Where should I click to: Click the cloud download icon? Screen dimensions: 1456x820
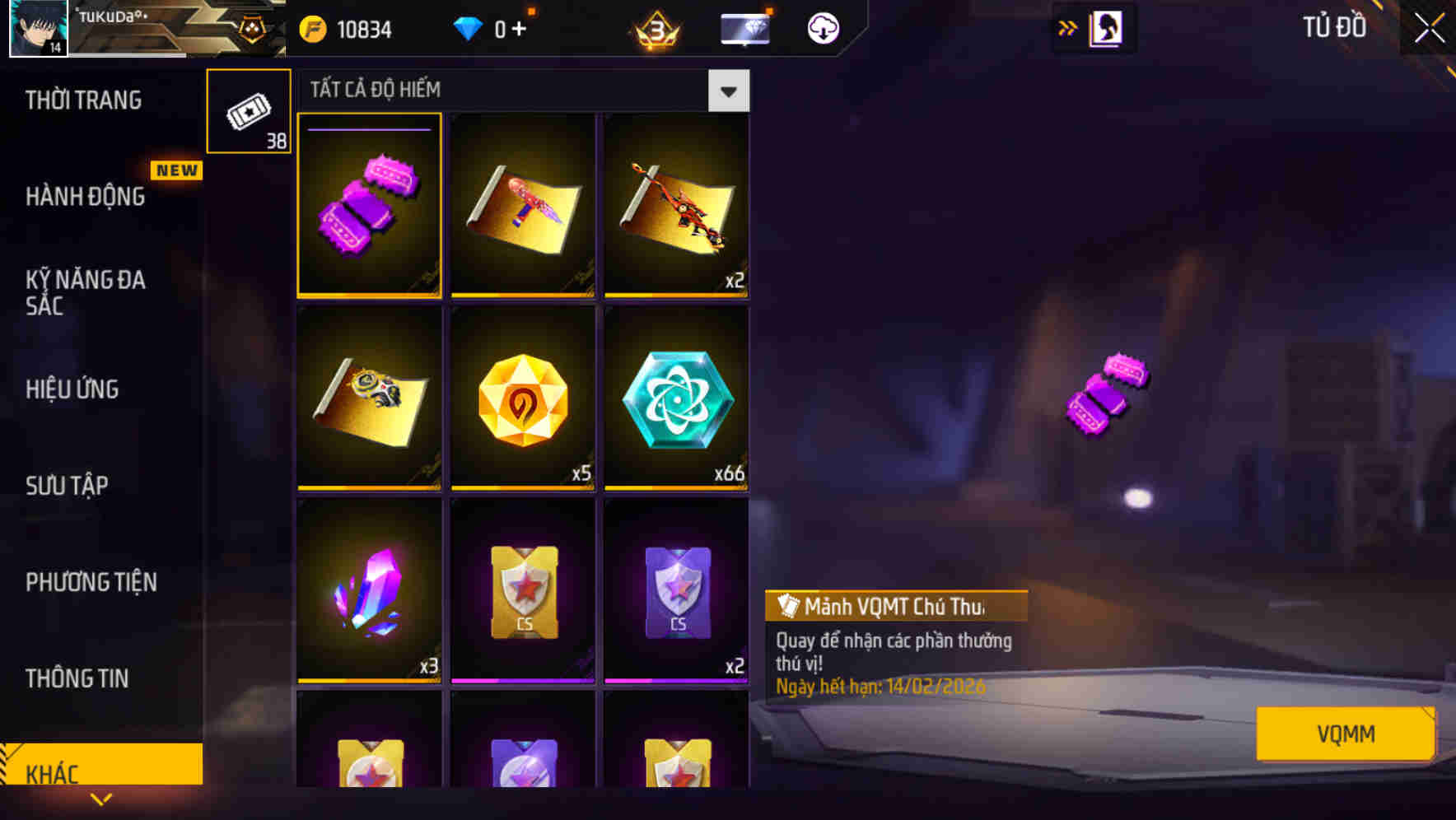pyautogui.click(x=823, y=27)
